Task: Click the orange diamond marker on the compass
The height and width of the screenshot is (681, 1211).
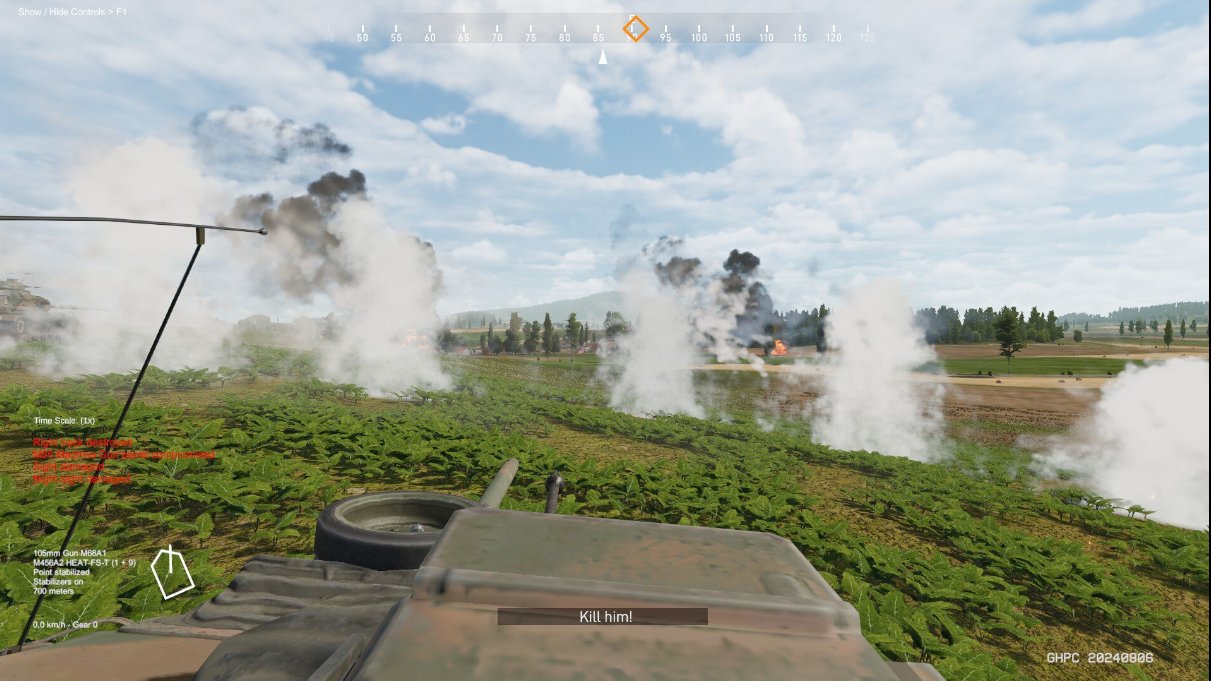Action: coord(635,28)
